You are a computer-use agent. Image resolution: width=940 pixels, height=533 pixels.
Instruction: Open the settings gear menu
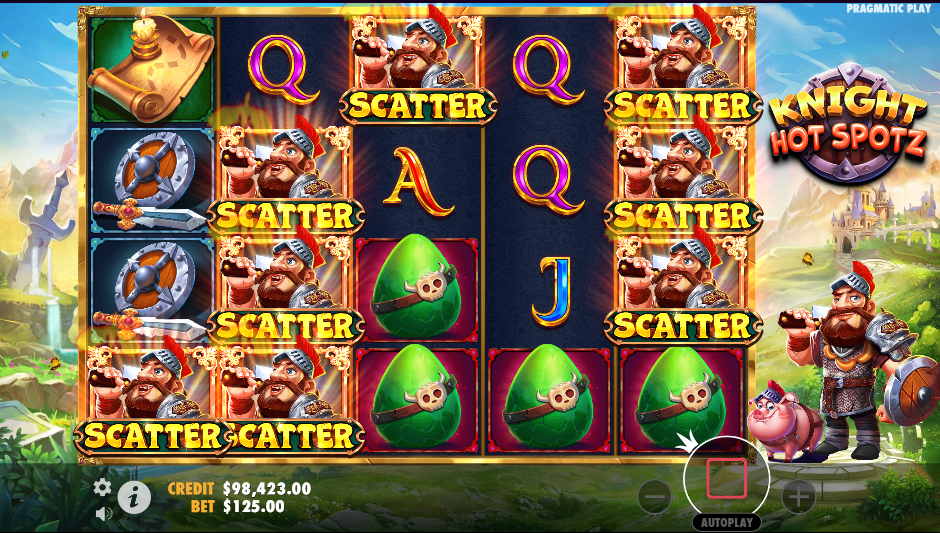tap(102, 487)
